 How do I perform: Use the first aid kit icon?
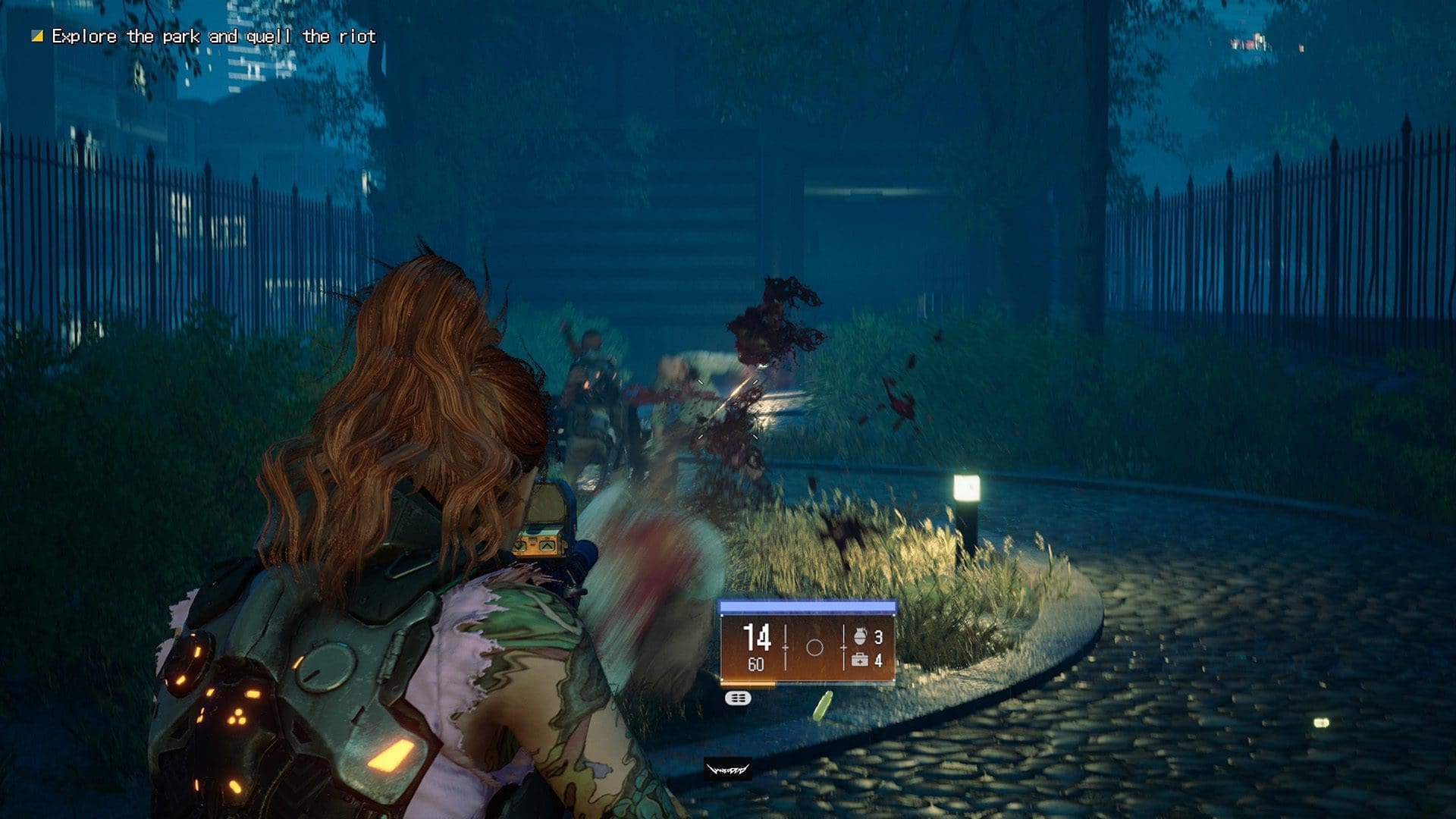pos(859,661)
